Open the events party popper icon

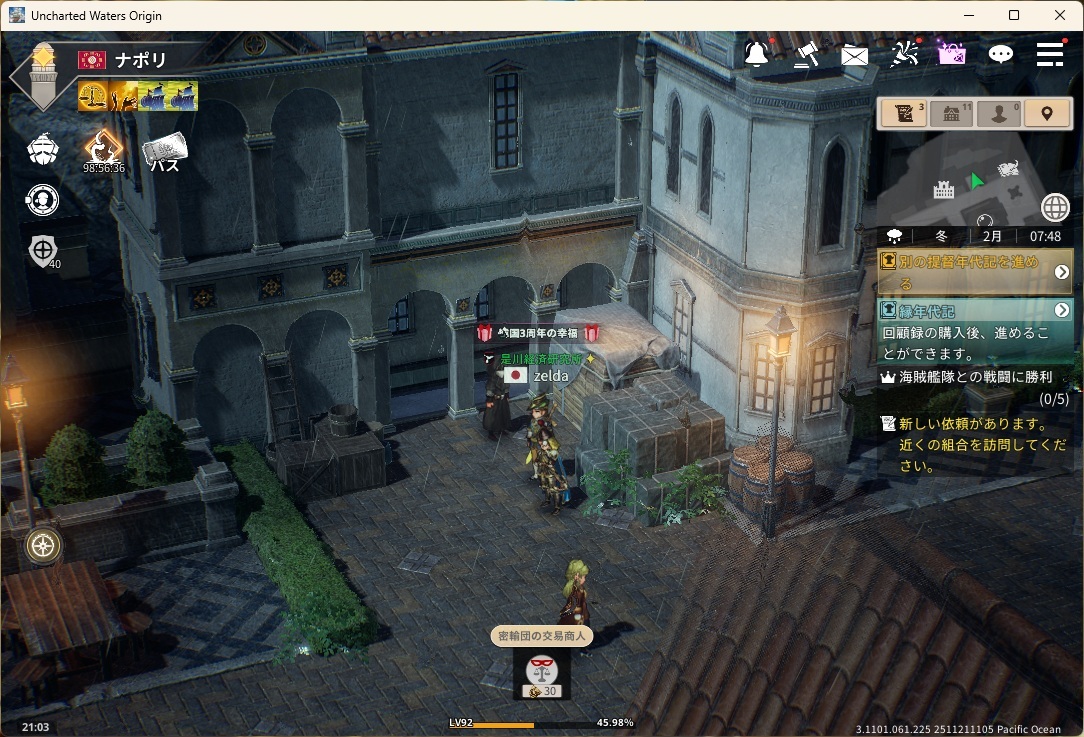click(904, 54)
